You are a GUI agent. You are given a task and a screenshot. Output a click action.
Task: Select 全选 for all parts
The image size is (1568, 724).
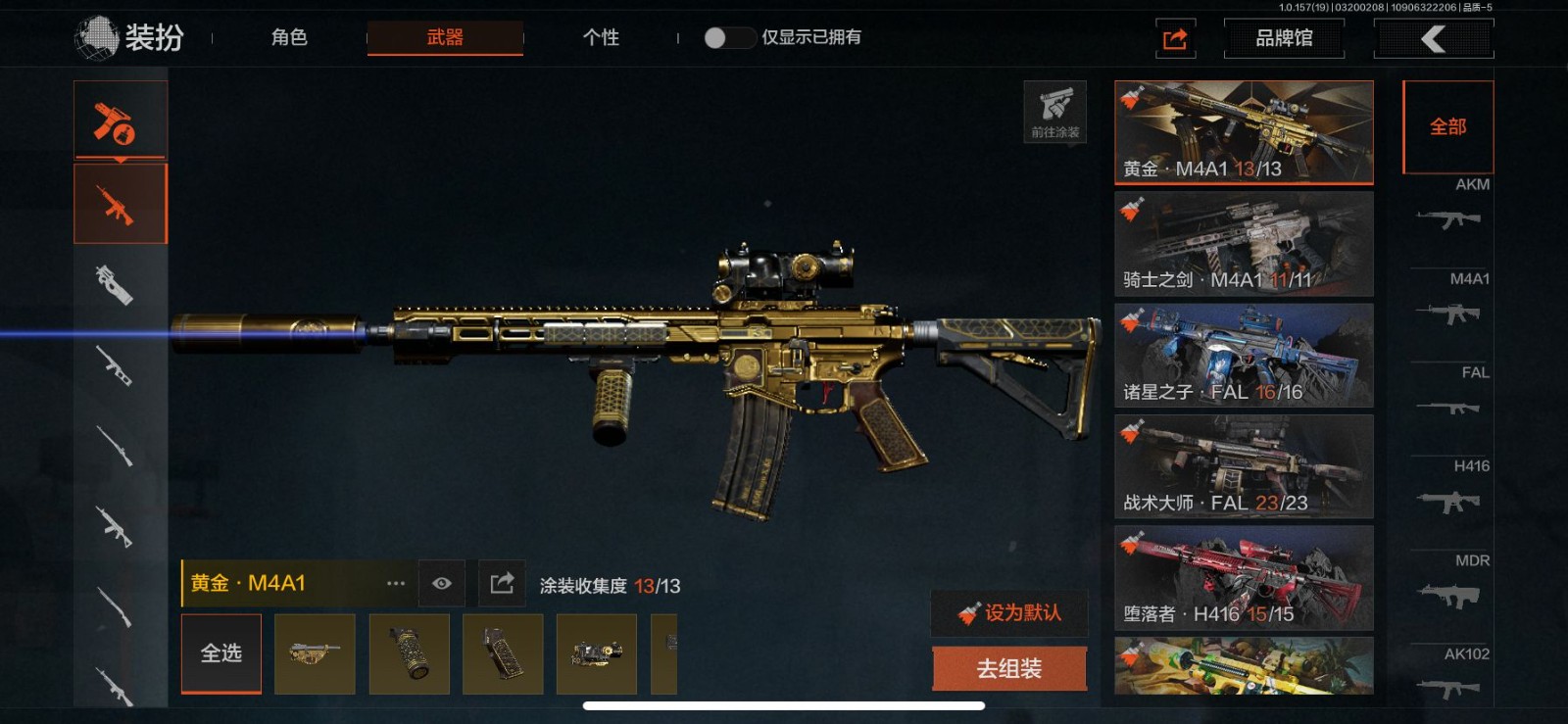coord(221,653)
